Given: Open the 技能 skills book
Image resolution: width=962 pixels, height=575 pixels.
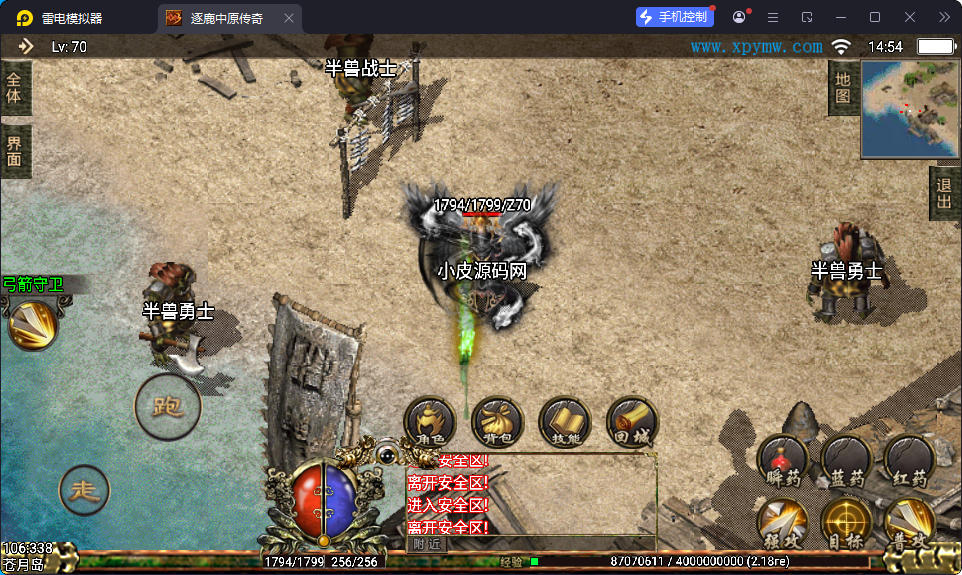Looking at the screenshot, I should (564, 422).
